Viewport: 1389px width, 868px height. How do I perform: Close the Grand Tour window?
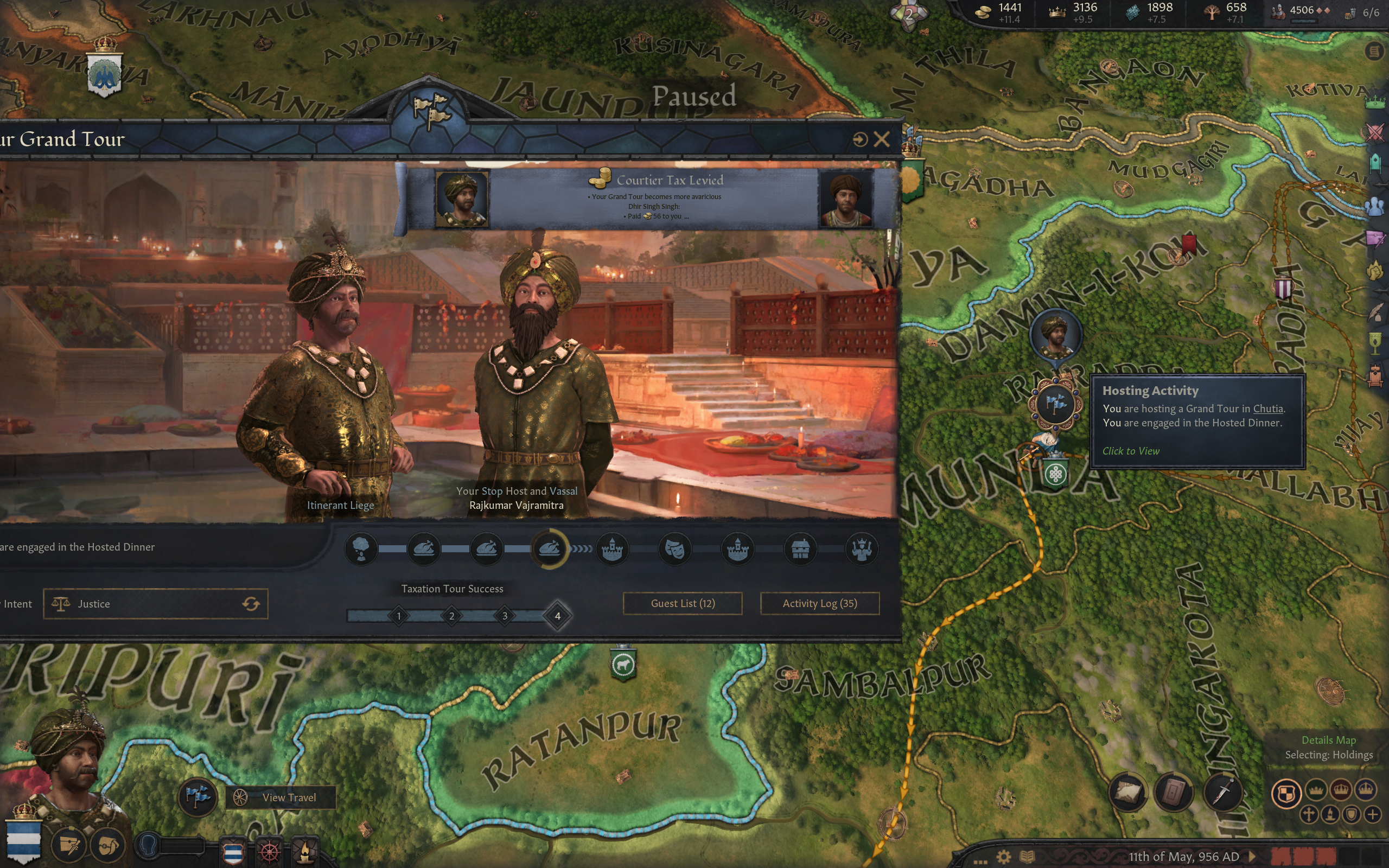(x=881, y=139)
